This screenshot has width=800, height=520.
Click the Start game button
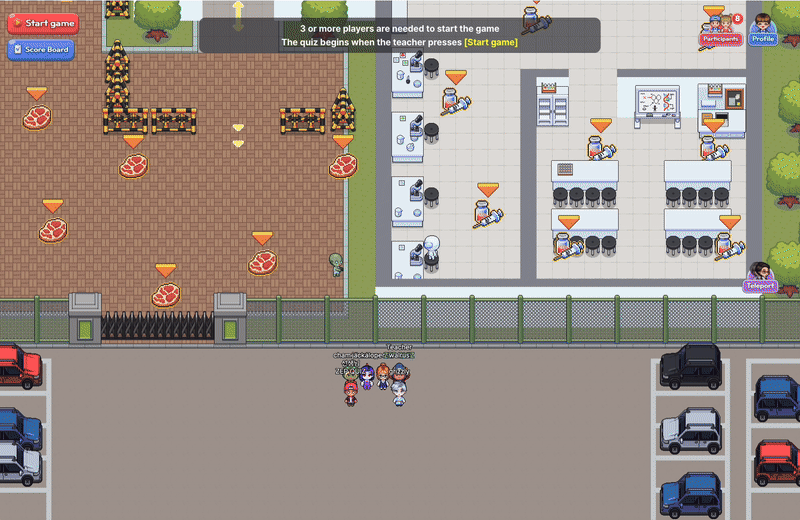pos(42,23)
